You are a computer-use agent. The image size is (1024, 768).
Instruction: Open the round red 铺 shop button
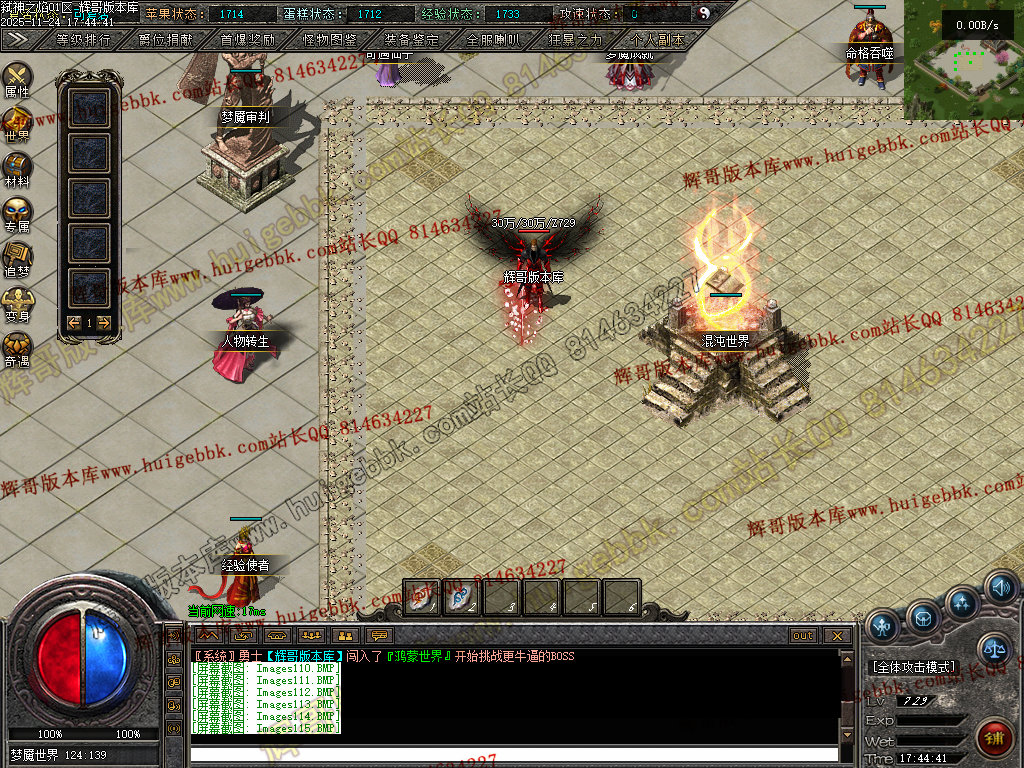pos(993,738)
